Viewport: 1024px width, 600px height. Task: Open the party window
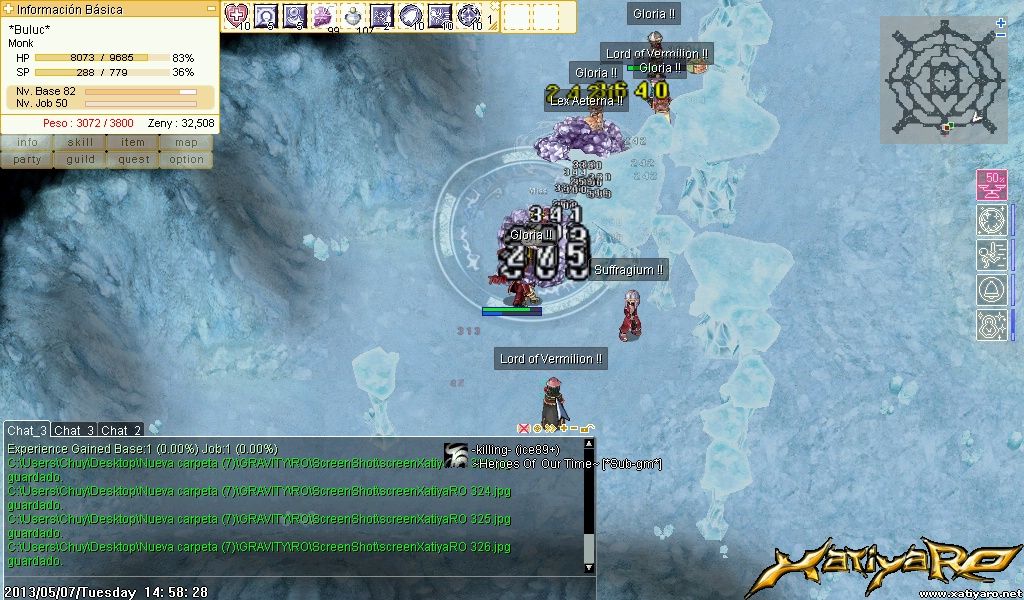[x=27, y=159]
